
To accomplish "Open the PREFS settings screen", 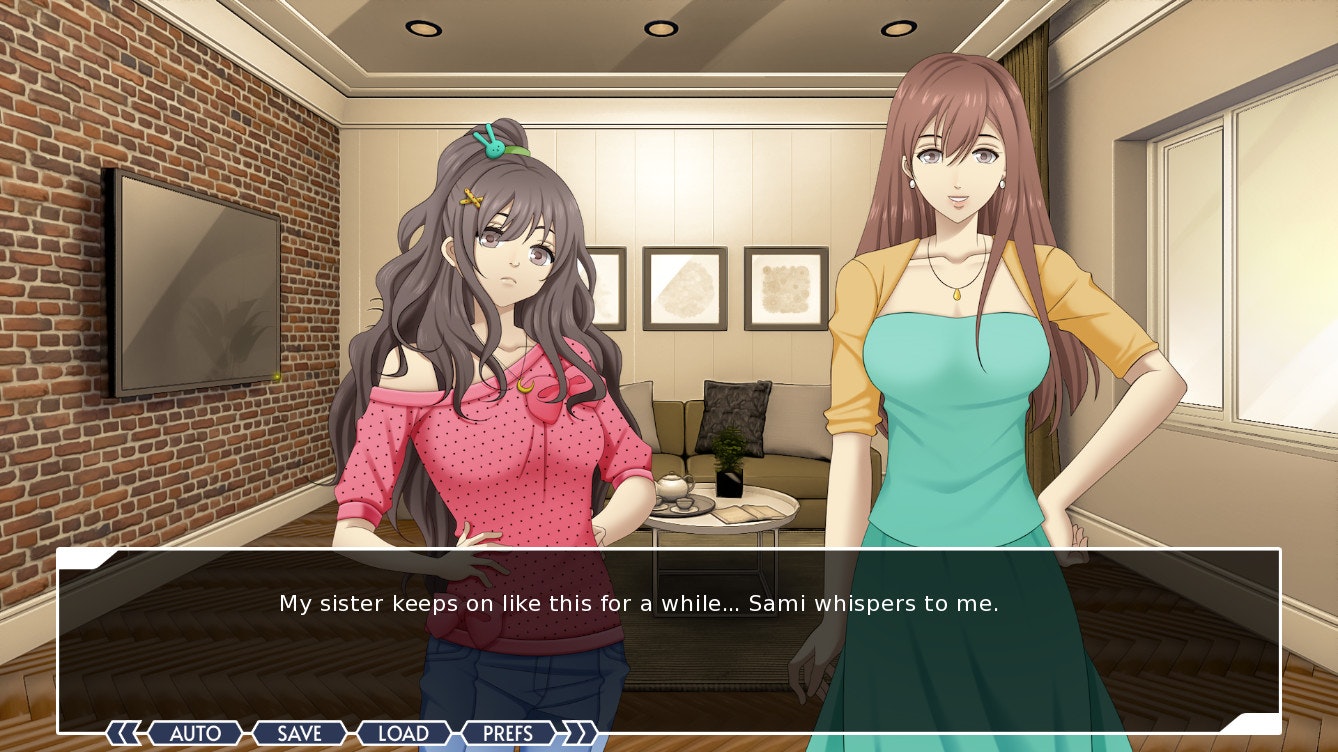I will pyautogui.click(x=508, y=734).
